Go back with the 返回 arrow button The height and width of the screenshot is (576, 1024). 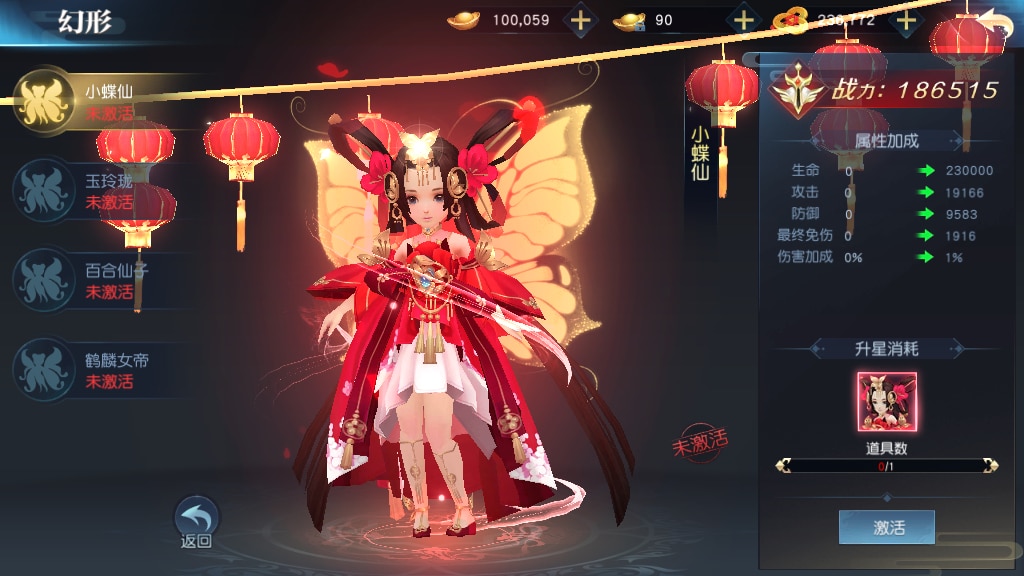click(197, 522)
